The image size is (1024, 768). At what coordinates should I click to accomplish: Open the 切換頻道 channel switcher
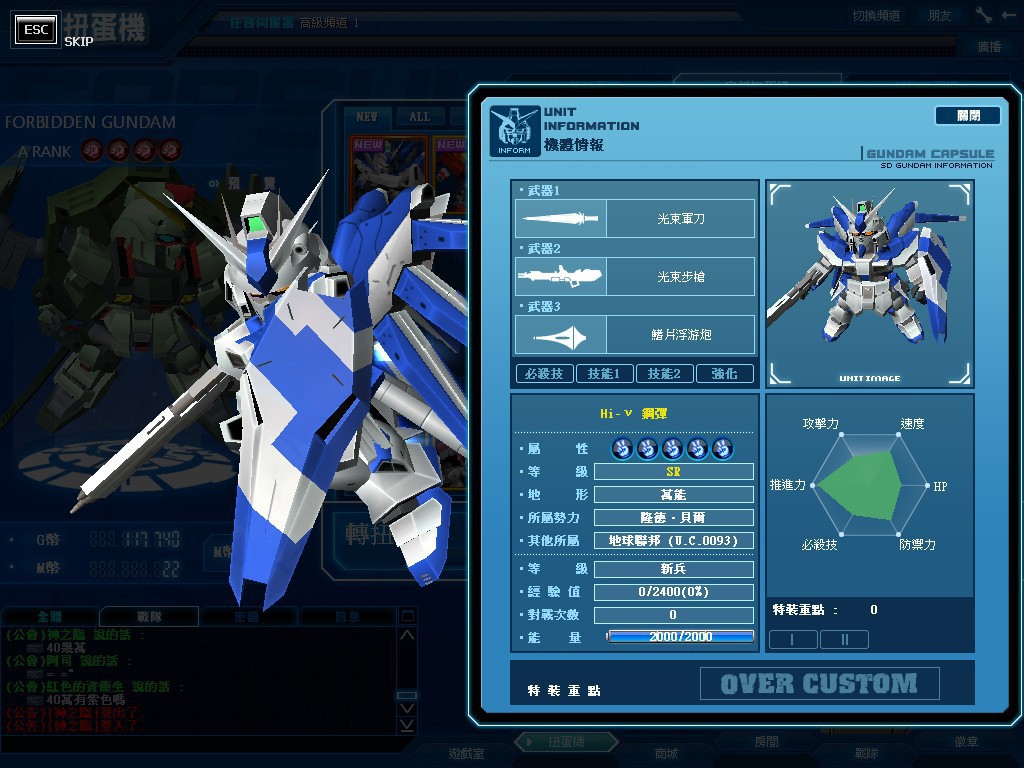[x=876, y=15]
